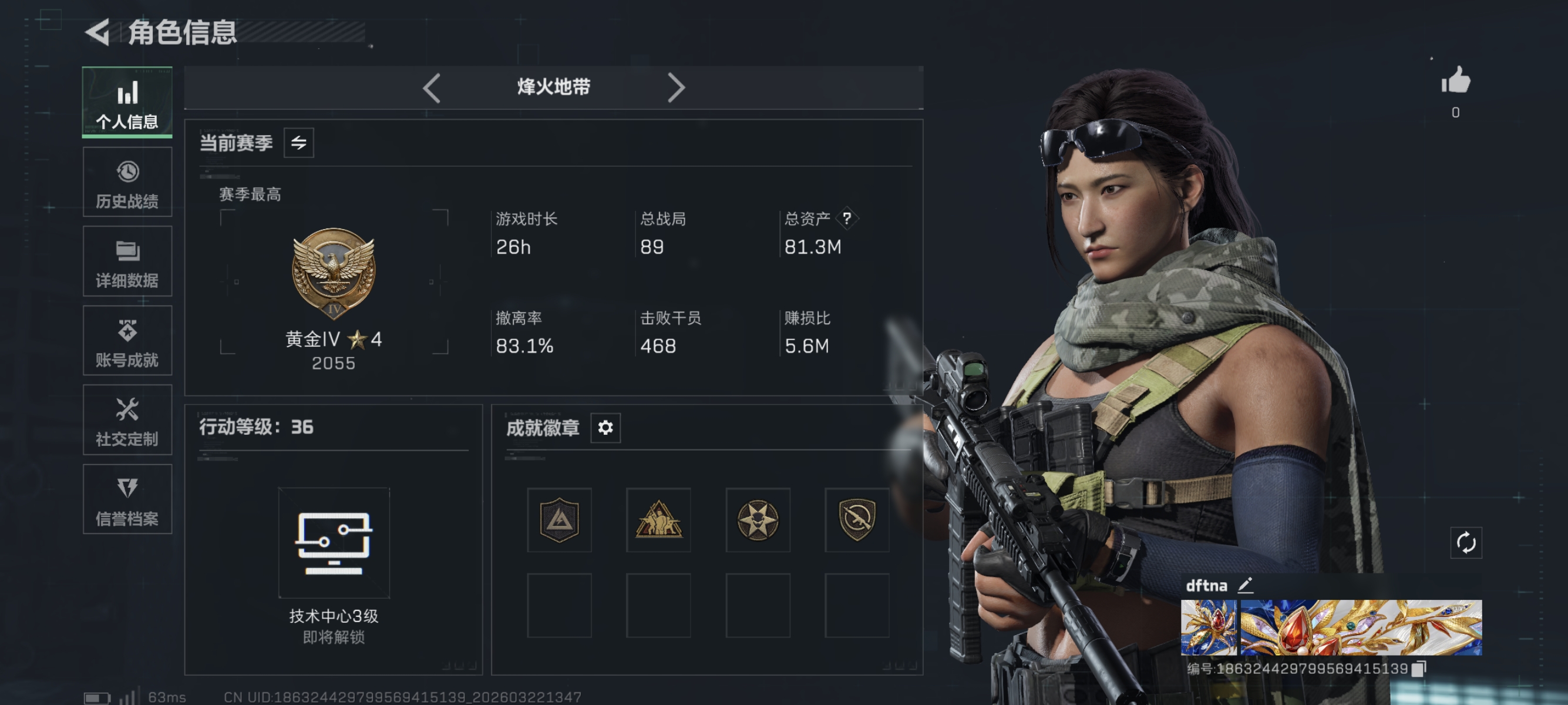
Task: Open the 社交定制 customization panel
Action: [127, 421]
